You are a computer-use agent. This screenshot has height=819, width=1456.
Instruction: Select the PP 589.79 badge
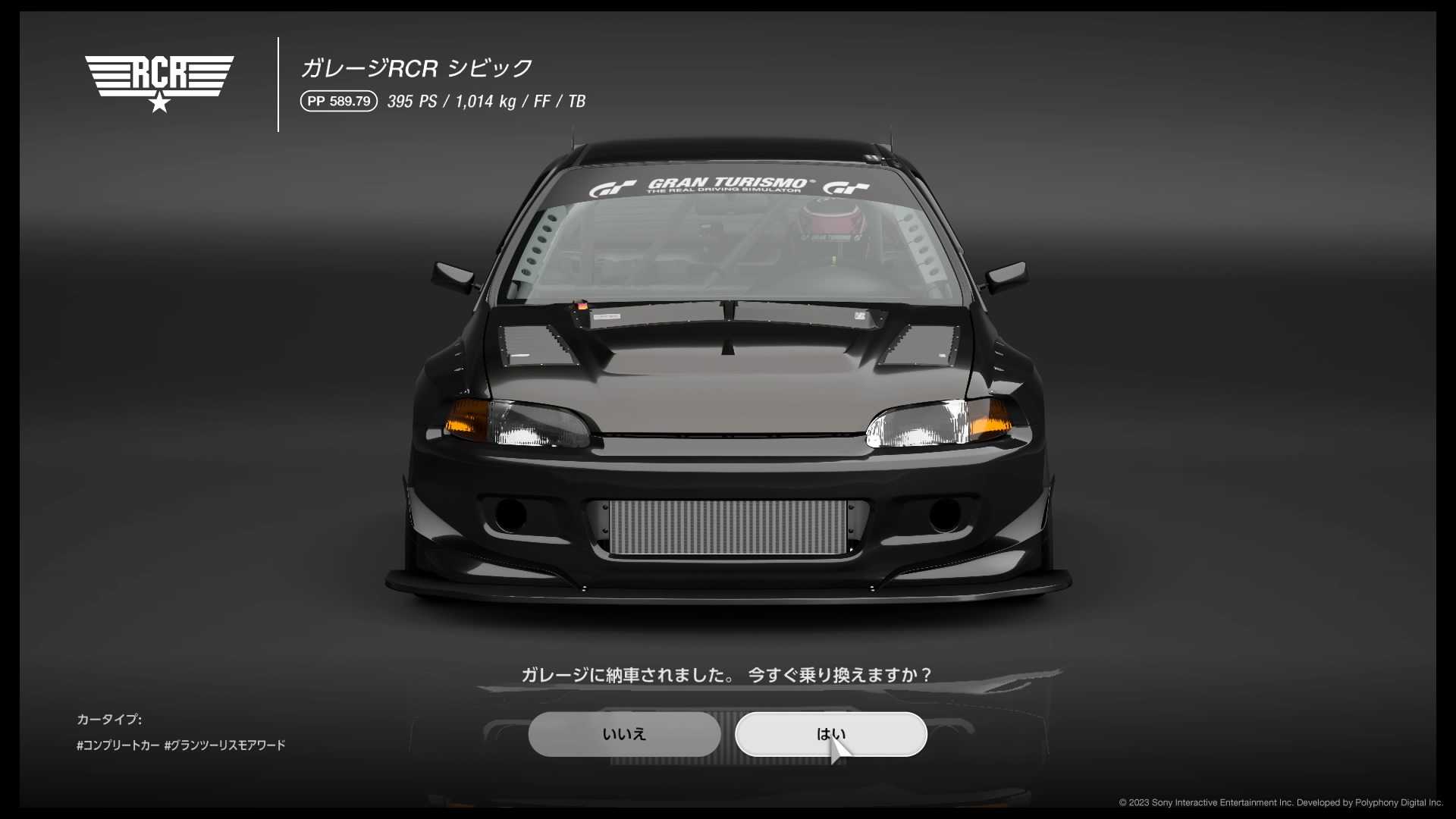click(338, 101)
